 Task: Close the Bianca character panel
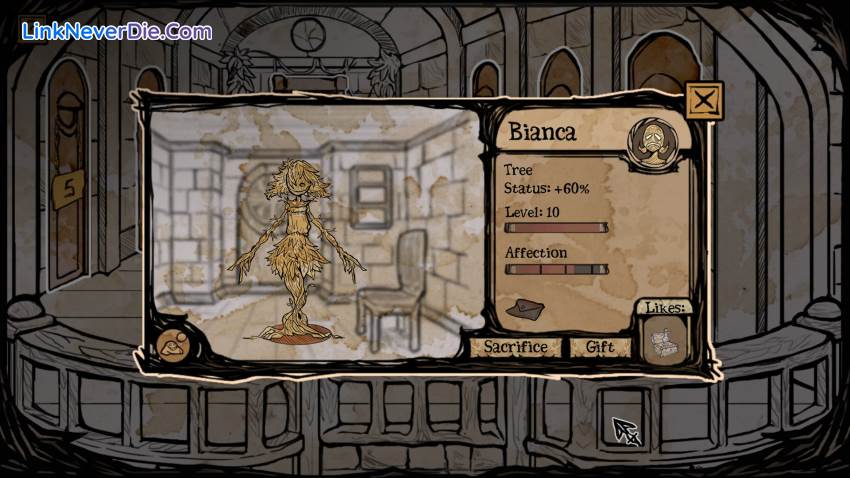pyautogui.click(x=704, y=100)
